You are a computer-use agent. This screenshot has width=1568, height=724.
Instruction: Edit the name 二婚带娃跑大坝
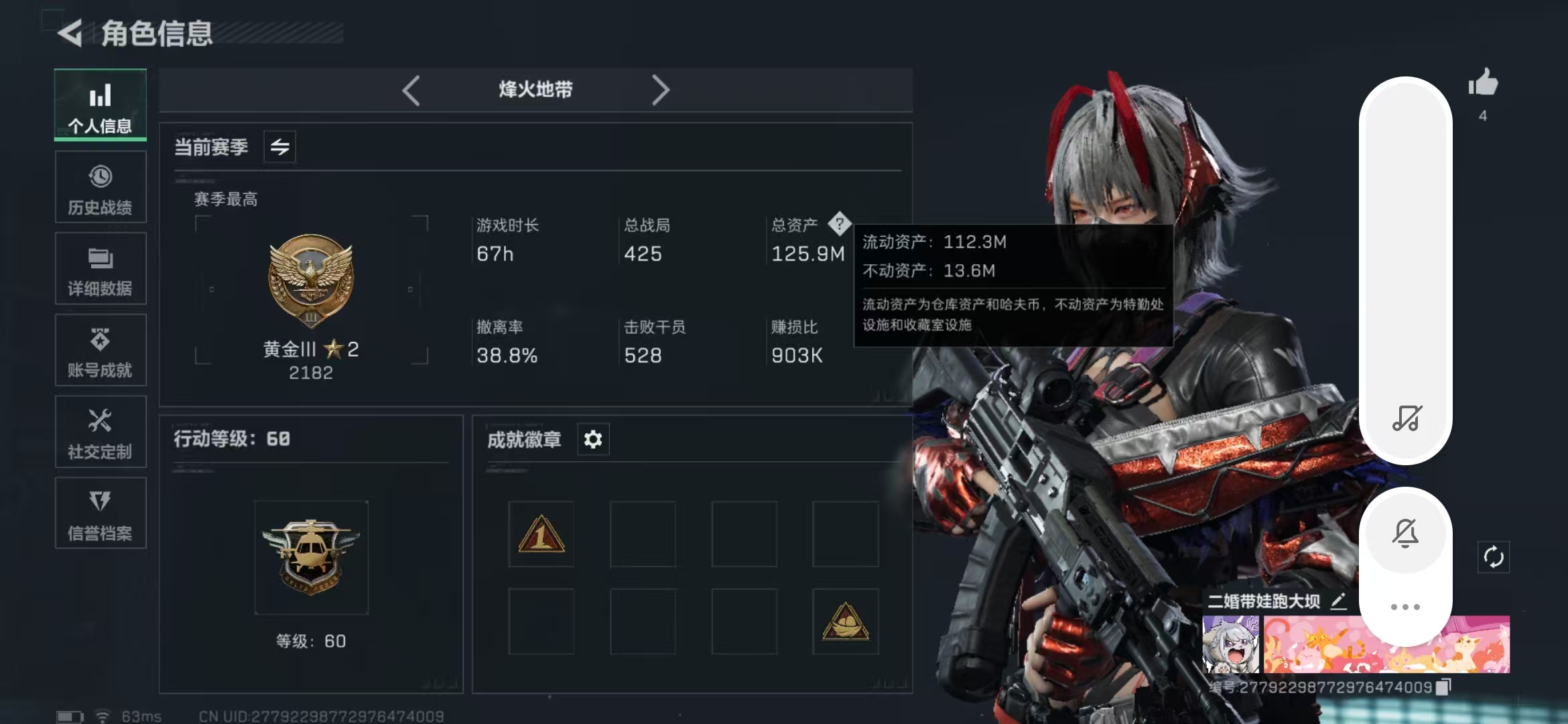coord(1338,601)
